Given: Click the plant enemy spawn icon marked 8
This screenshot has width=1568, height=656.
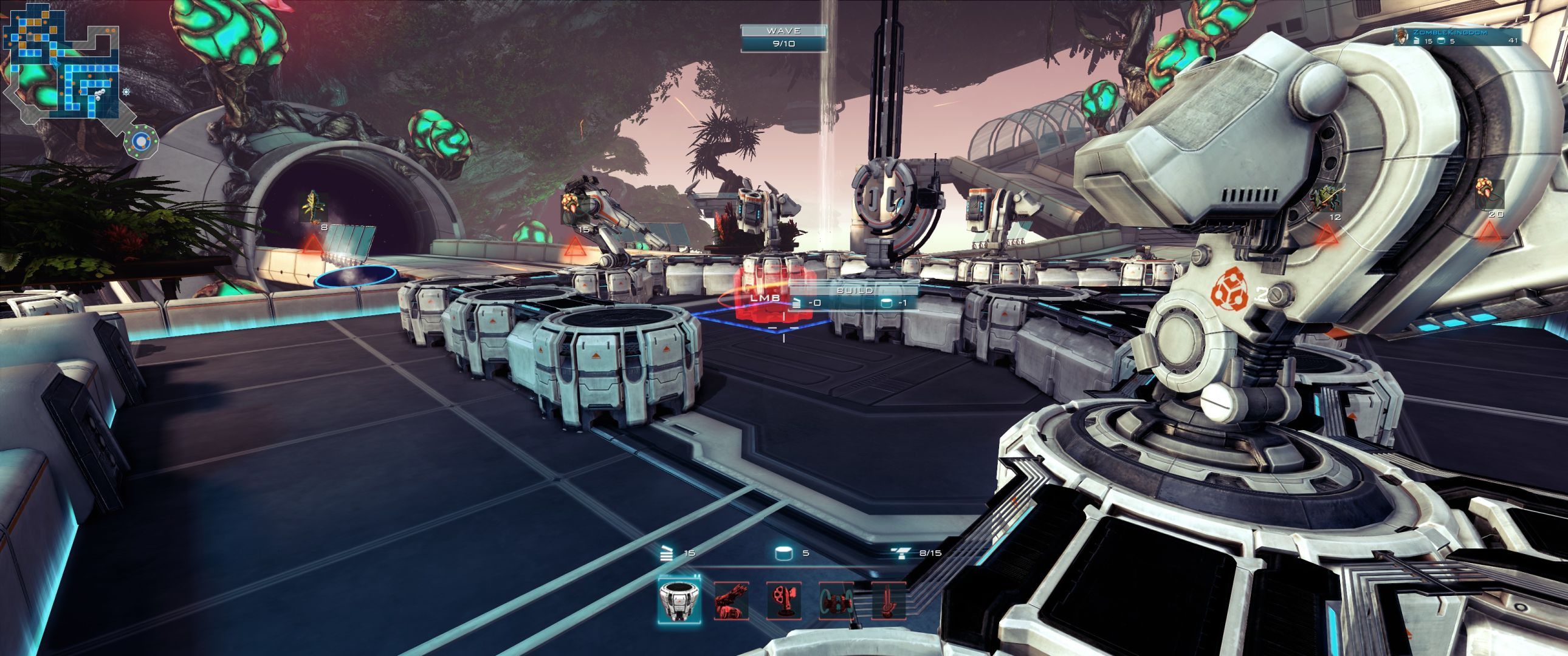Looking at the screenshot, I should coord(315,208).
